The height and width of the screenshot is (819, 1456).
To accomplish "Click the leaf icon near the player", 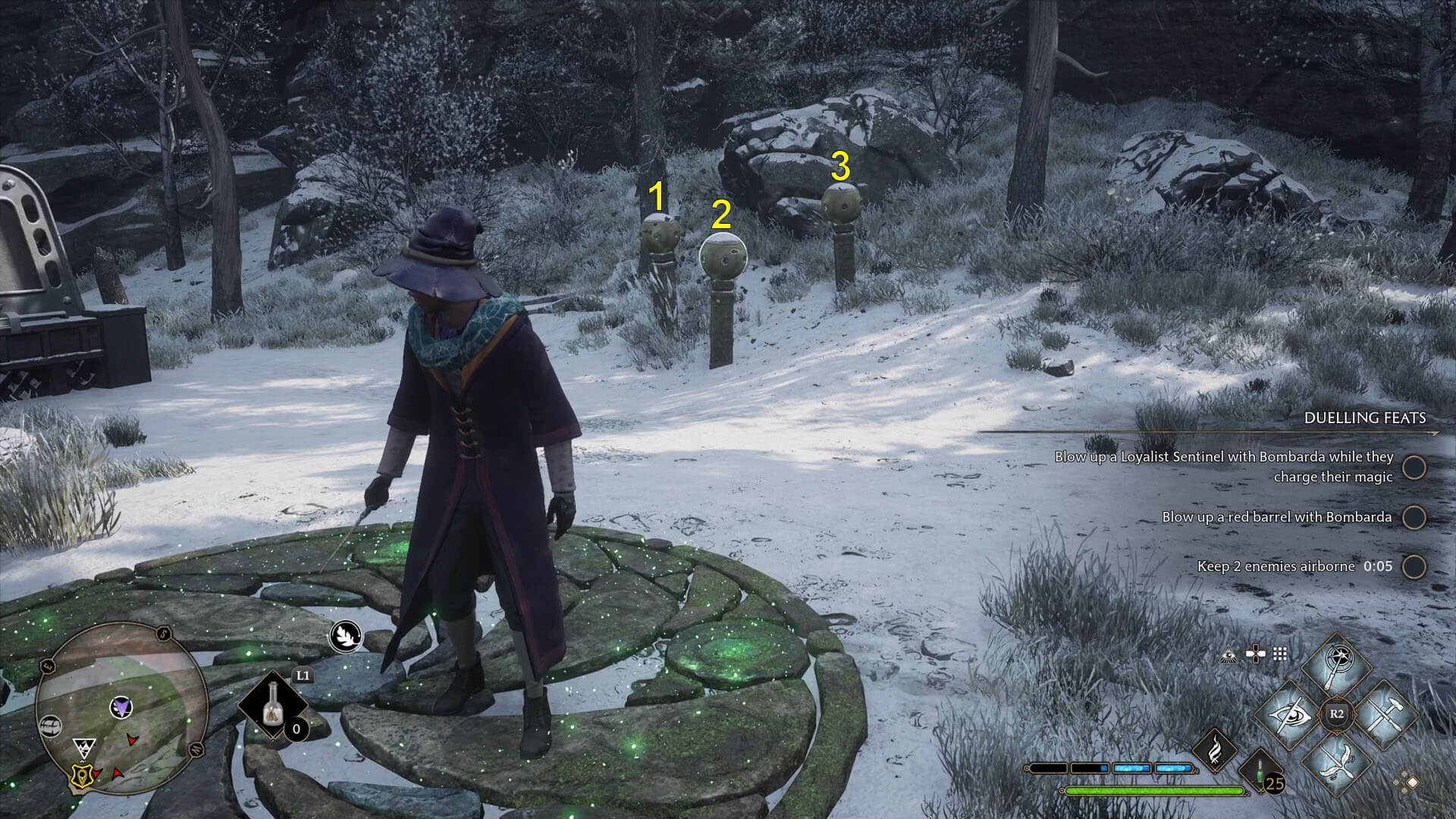I will tap(344, 635).
